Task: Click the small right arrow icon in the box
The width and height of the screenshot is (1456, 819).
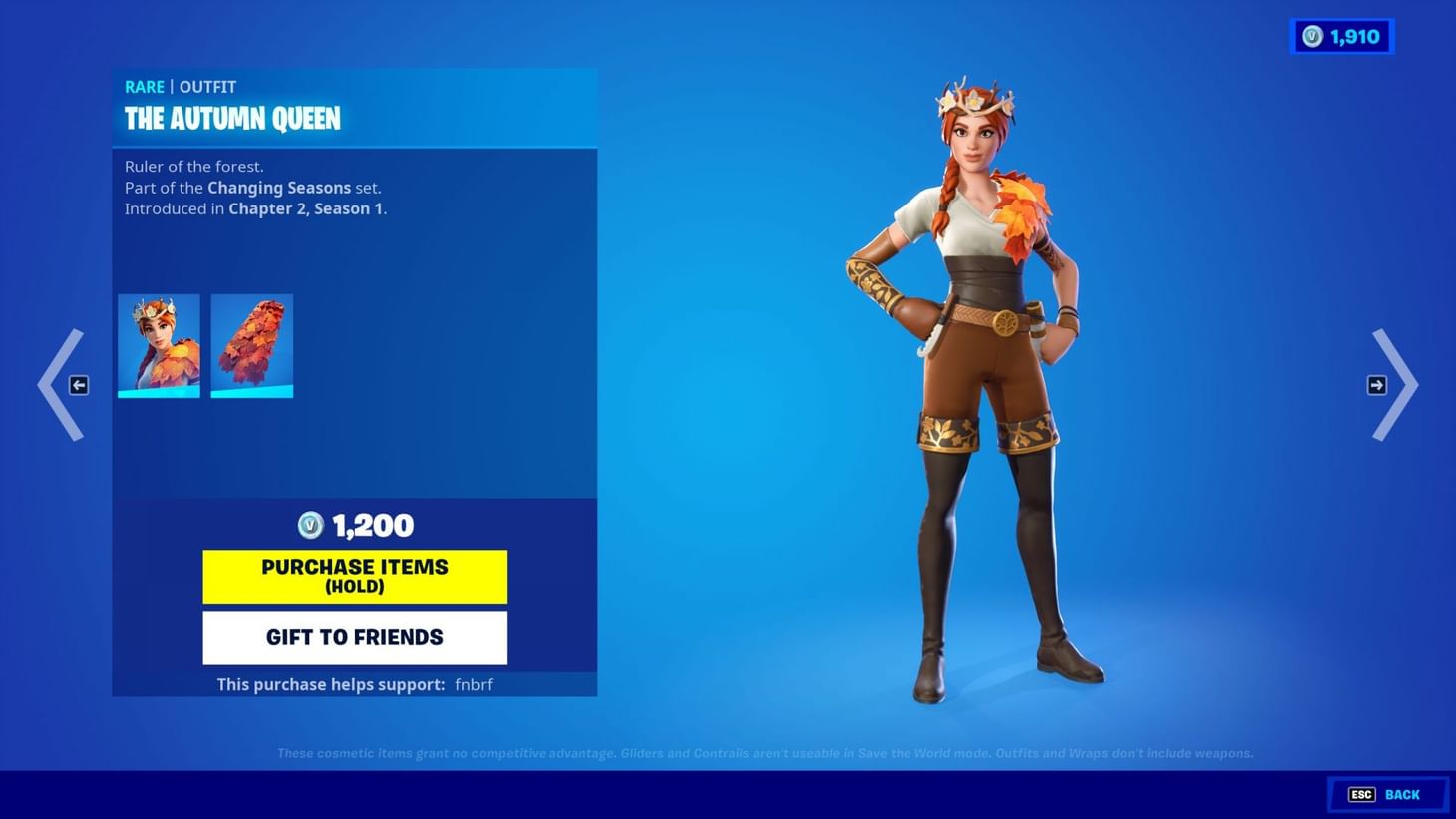Action: [x=1377, y=385]
